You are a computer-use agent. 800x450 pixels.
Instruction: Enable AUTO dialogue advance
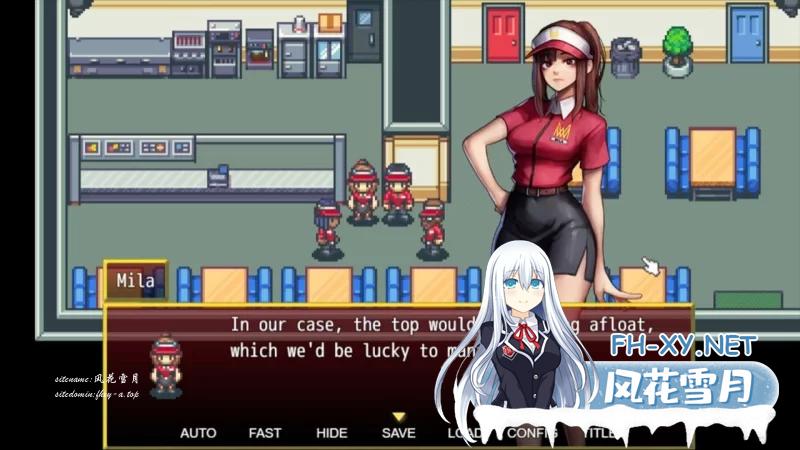[x=198, y=433]
